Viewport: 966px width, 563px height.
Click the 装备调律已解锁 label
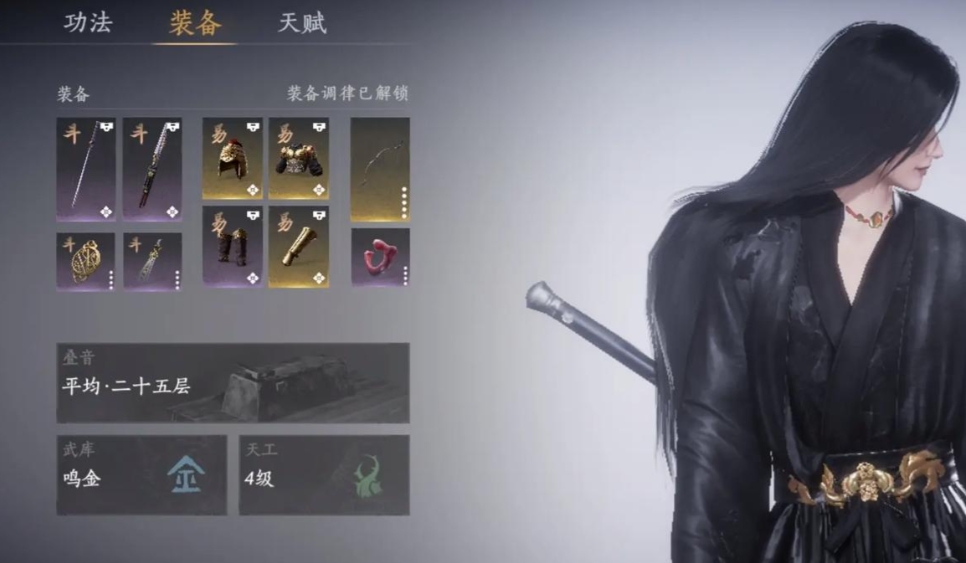click(x=347, y=94)
